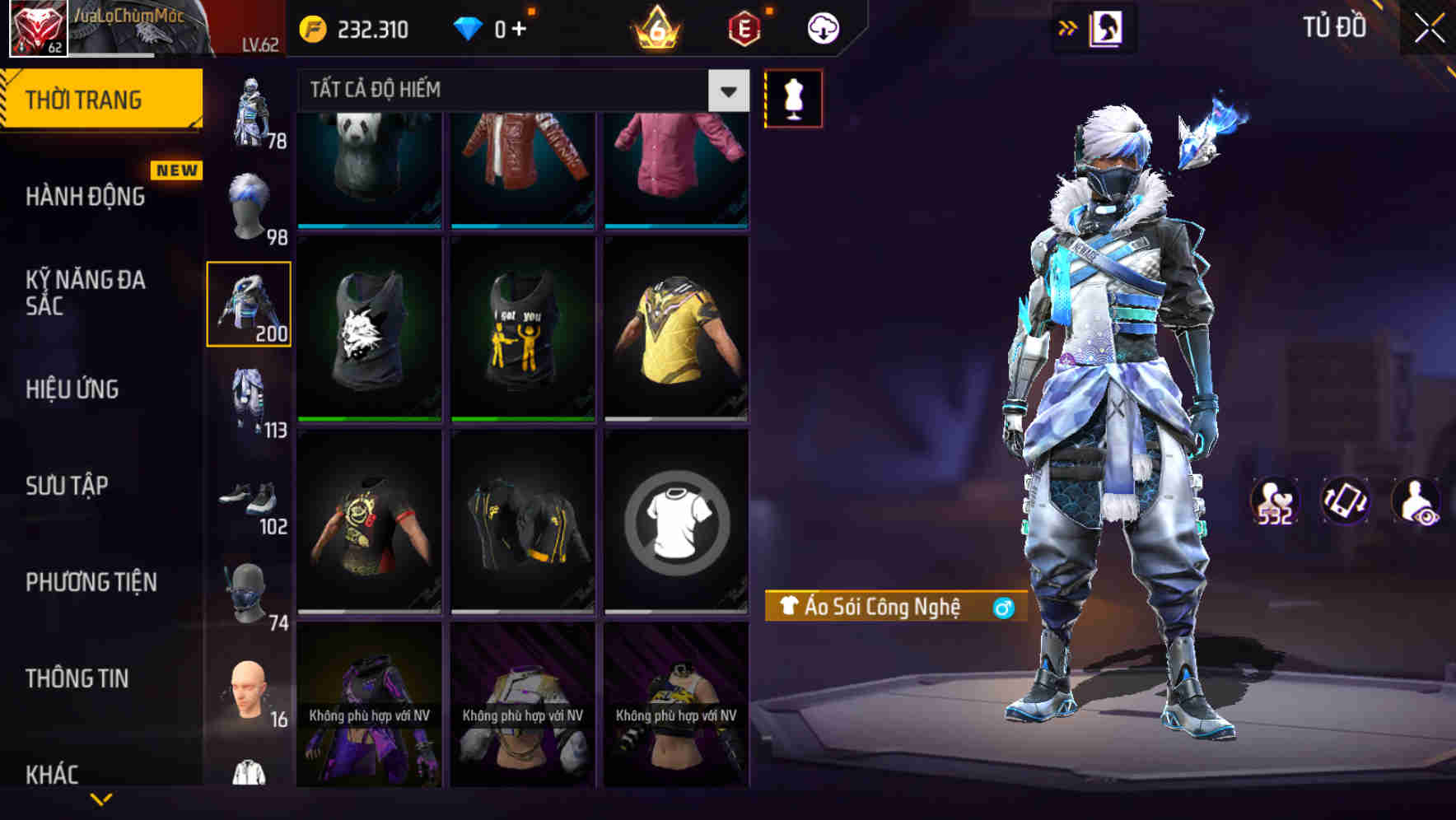Click the cloud download resources icon

click(x=821, y=27)
